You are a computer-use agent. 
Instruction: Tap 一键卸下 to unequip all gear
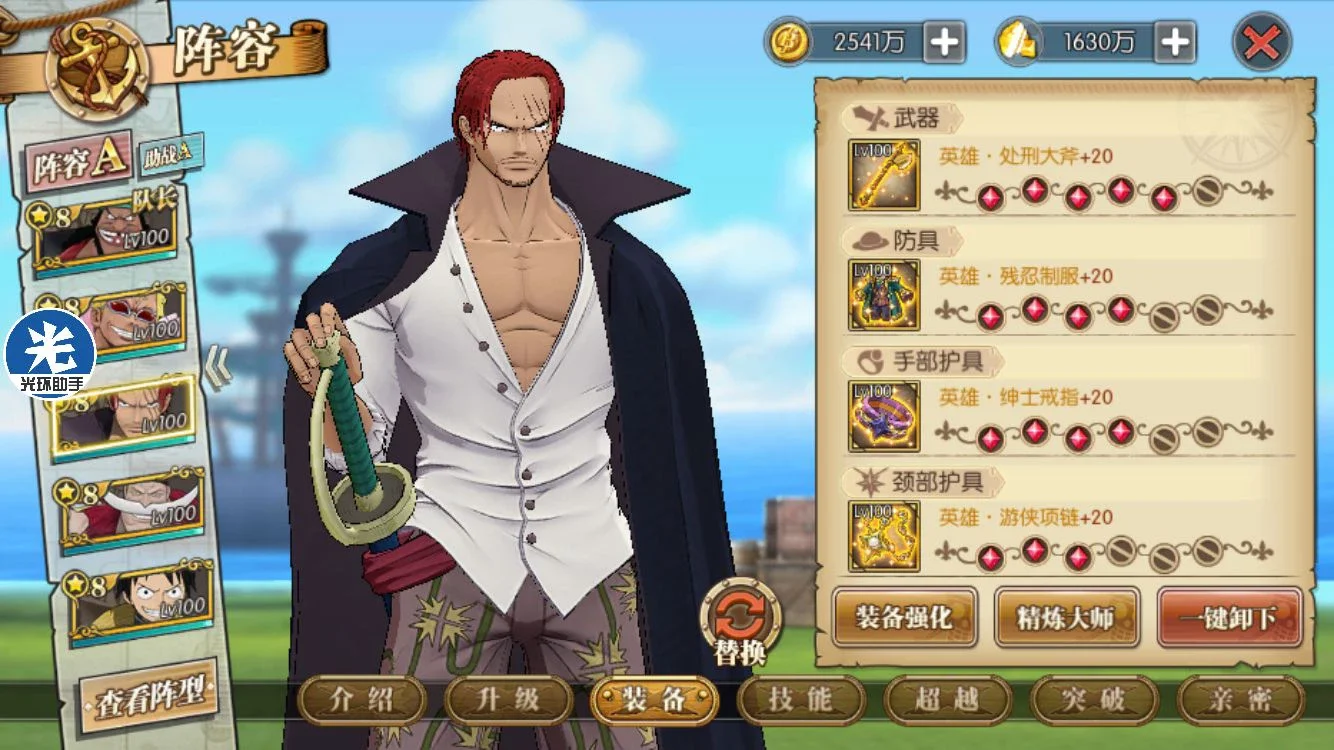coord(1229,617)
